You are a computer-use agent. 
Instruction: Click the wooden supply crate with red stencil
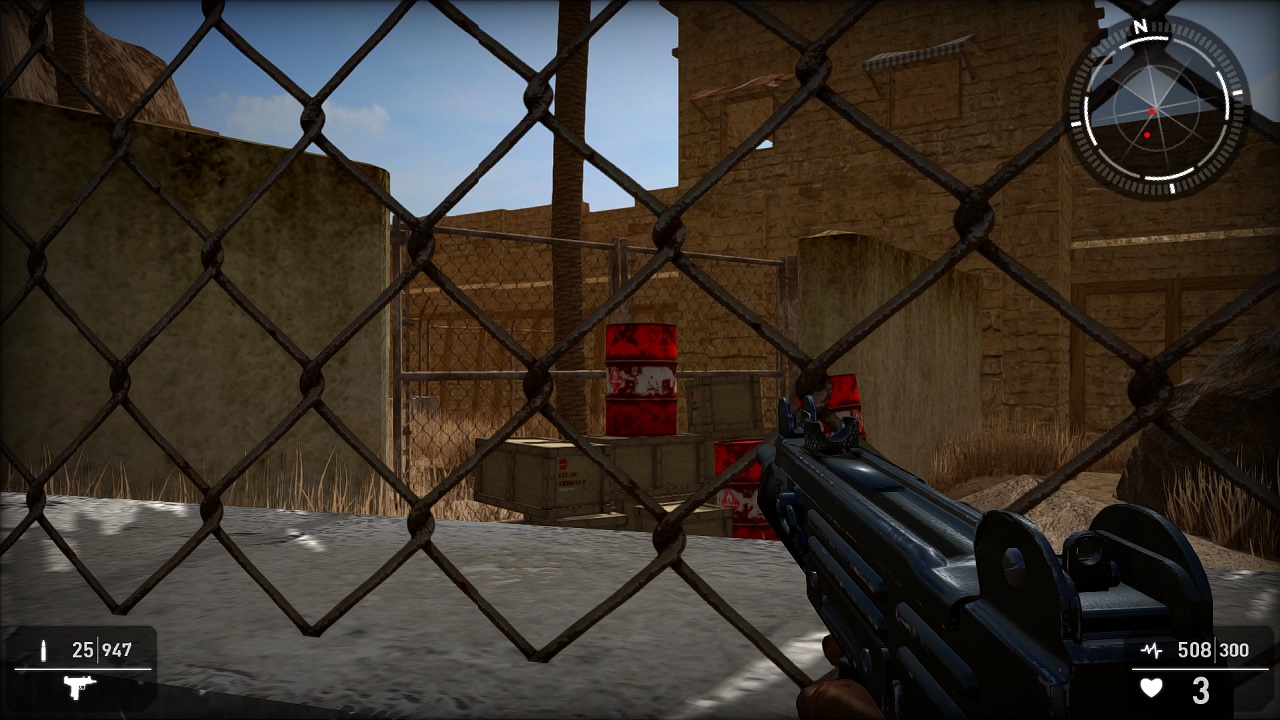tap(565, 475)
